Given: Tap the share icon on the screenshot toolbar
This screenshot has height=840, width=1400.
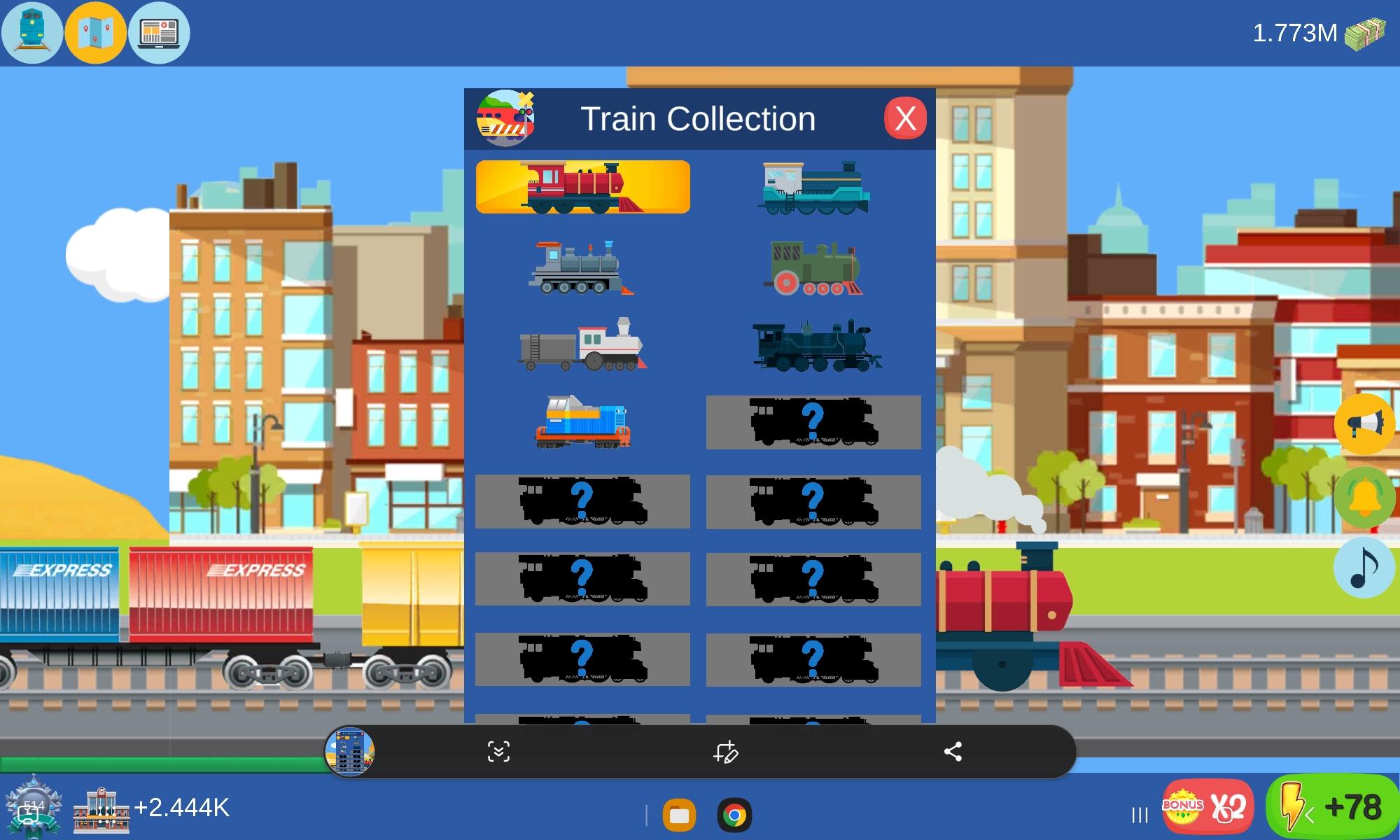Looking at the screenshot, I should (x=953, y=753).
